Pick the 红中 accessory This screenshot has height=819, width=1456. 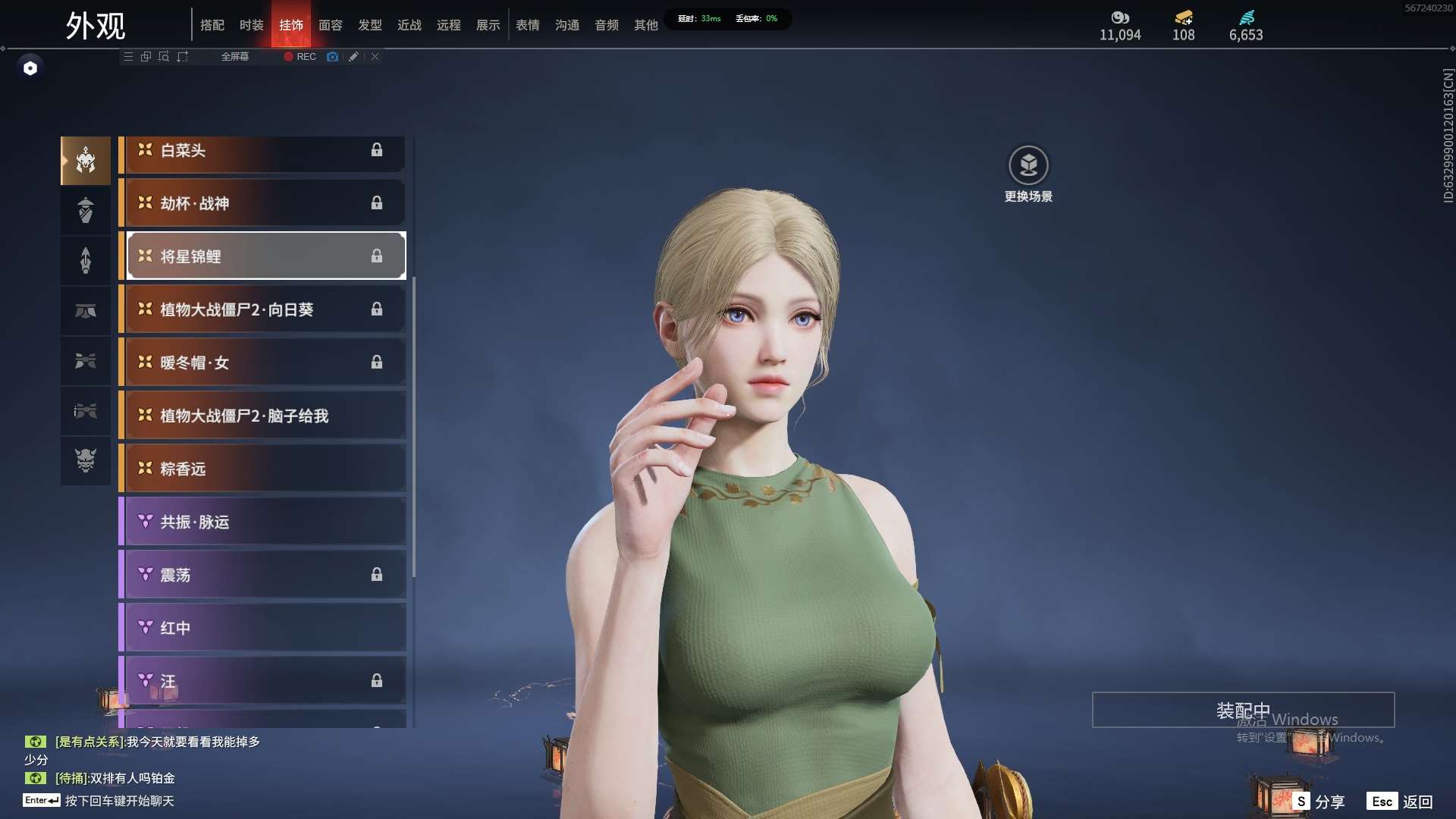[x=262, y=628]
